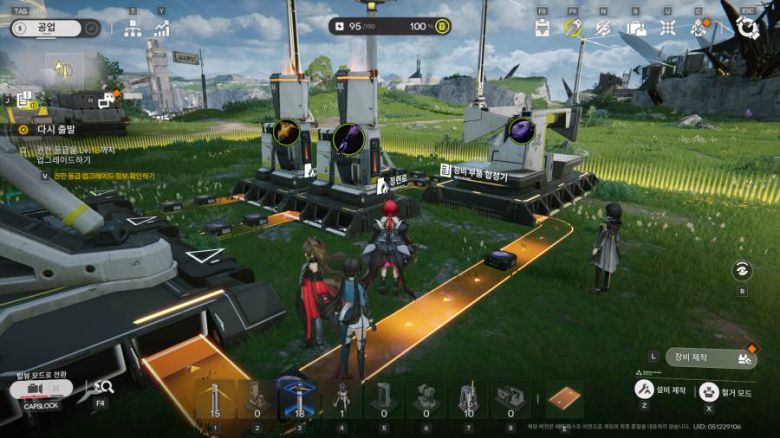Screen dimensions: 780x438
Task: Open the hierarchy tree chart icon
Action: pyautogui.click(x=133, y=28)
